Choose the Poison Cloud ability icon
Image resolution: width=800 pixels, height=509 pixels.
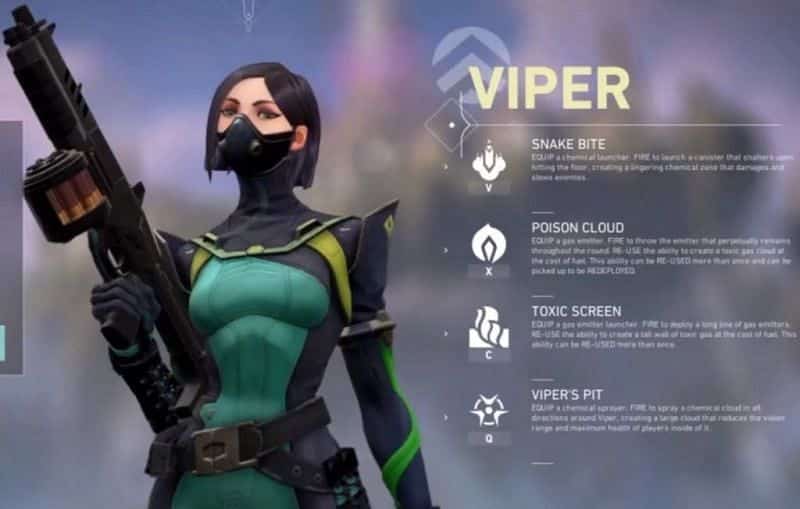click(x=488, y=243)
